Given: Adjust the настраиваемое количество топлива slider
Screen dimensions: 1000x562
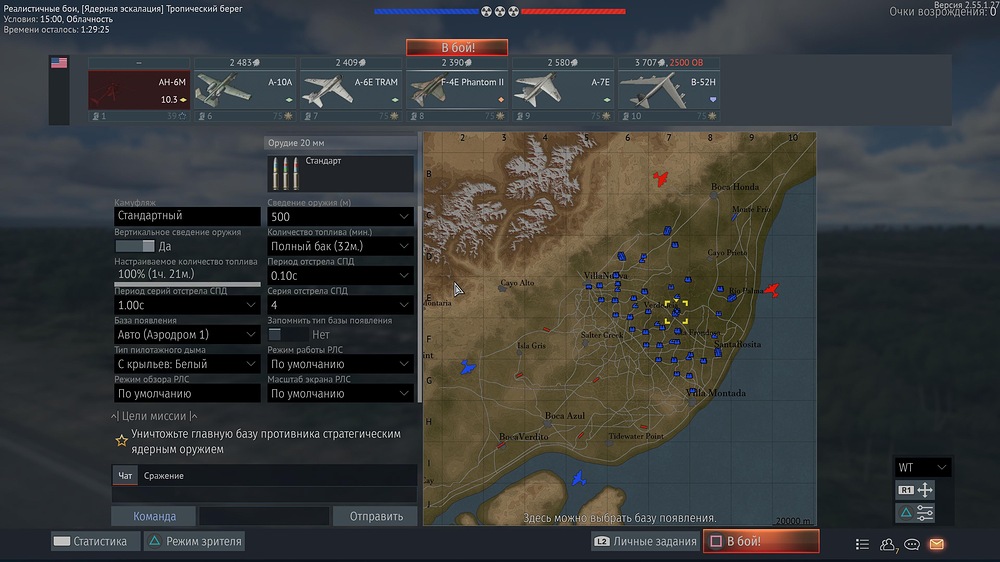Looking at the screenshot, I should 187,284.
